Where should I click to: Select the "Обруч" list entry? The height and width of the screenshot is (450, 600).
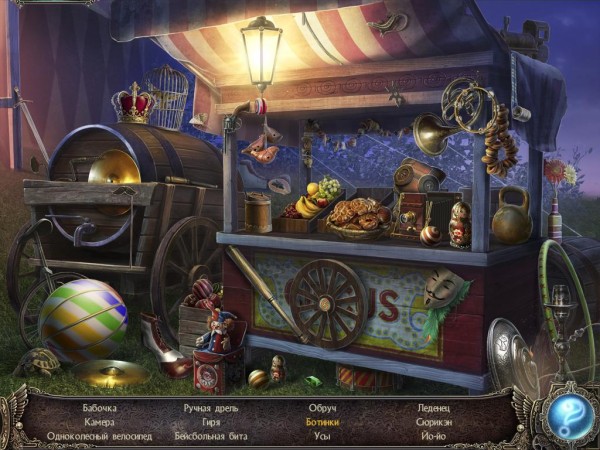coord(320,408)
